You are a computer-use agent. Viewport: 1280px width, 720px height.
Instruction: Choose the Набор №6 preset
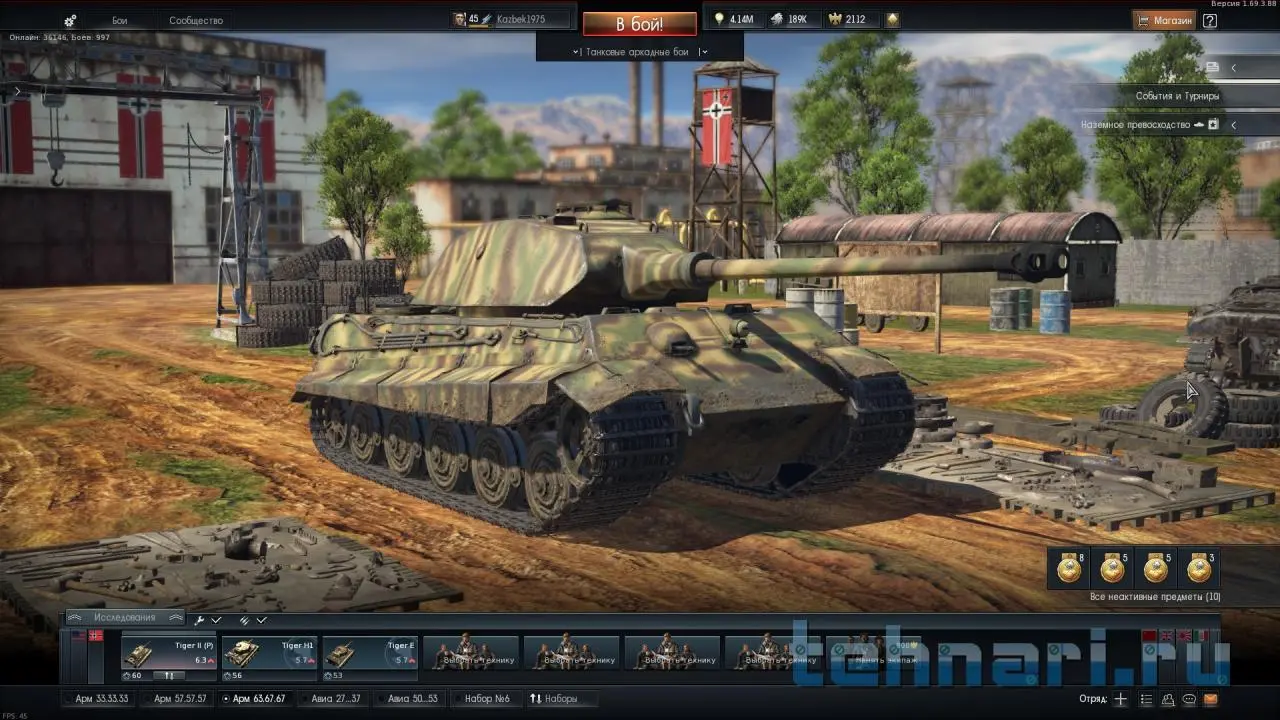click(486, 699)
